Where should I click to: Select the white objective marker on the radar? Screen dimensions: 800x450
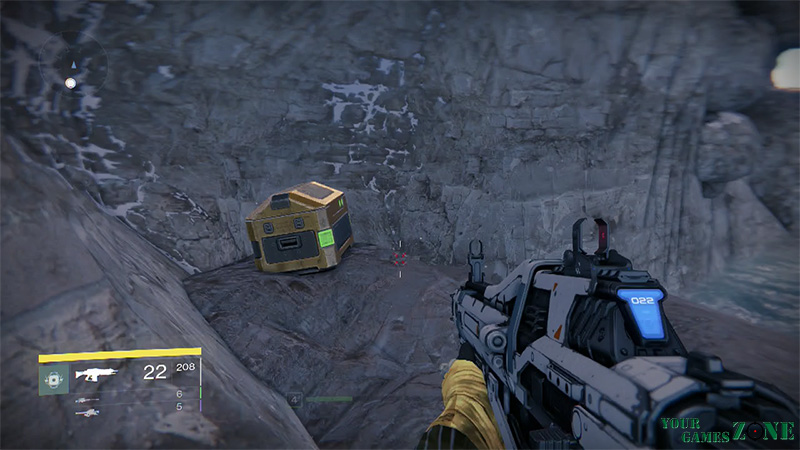pyautogui.click(x=70, y=83)
